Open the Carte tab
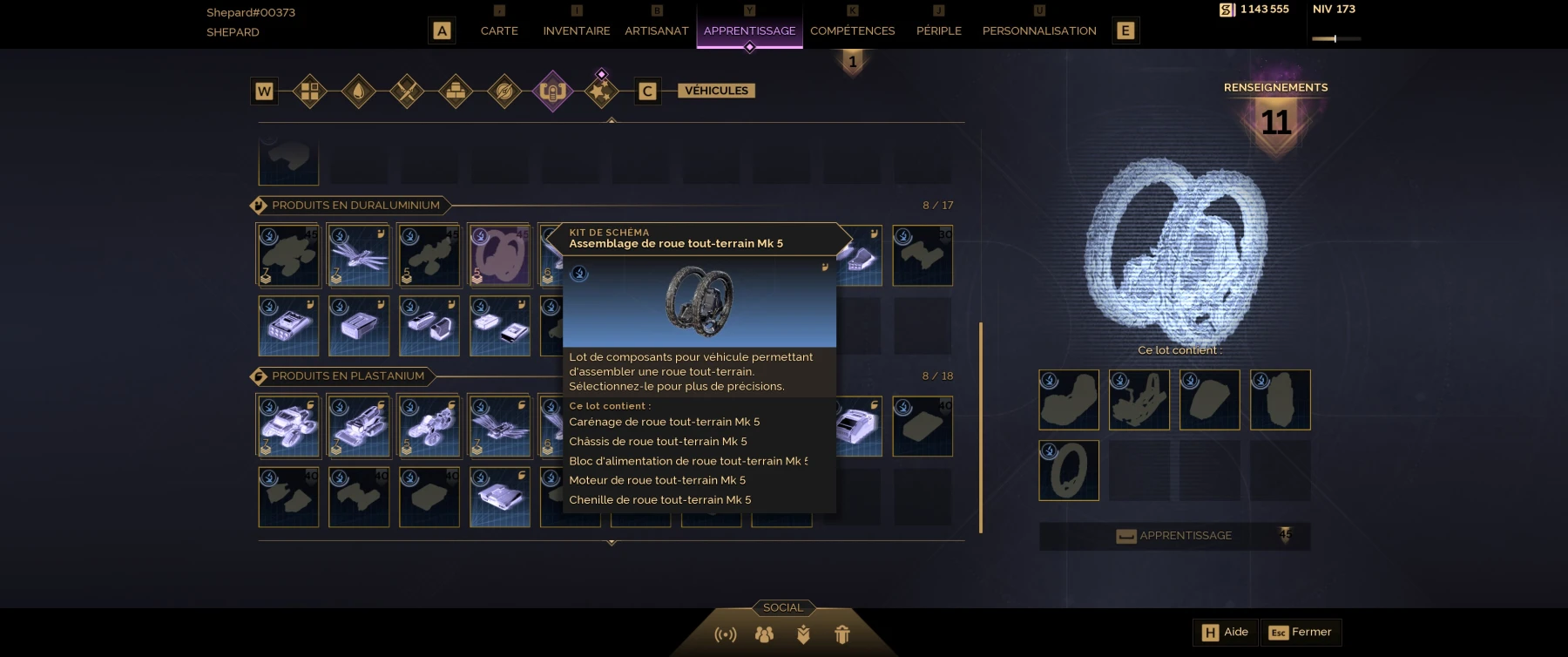The width and height of the screenshot is (1568, 657). tap(499, 30)
